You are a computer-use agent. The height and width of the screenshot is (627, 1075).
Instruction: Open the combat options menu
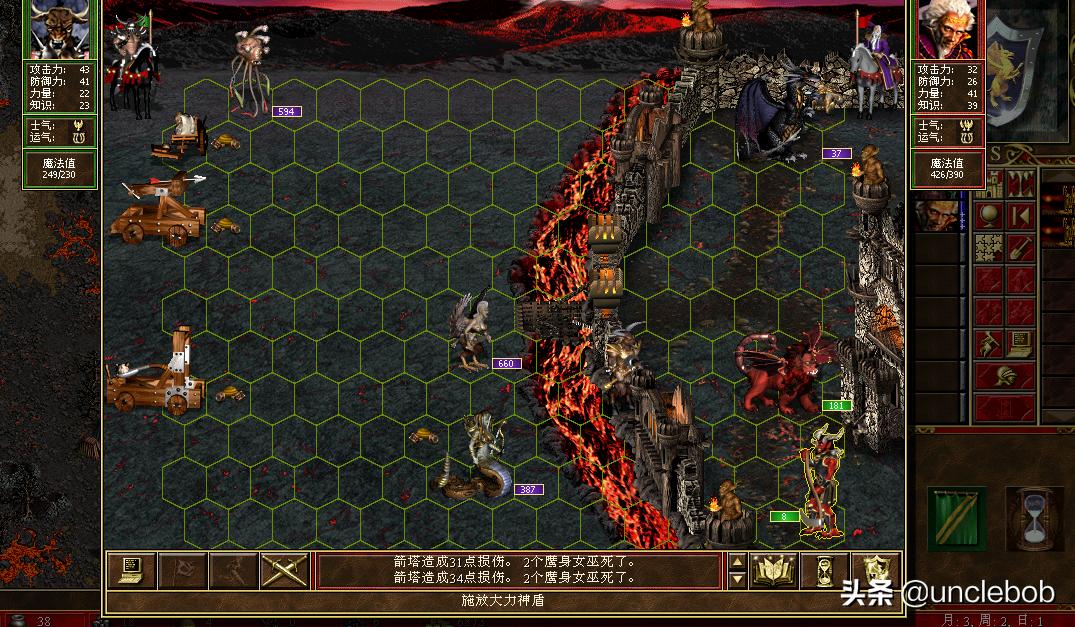132,570
